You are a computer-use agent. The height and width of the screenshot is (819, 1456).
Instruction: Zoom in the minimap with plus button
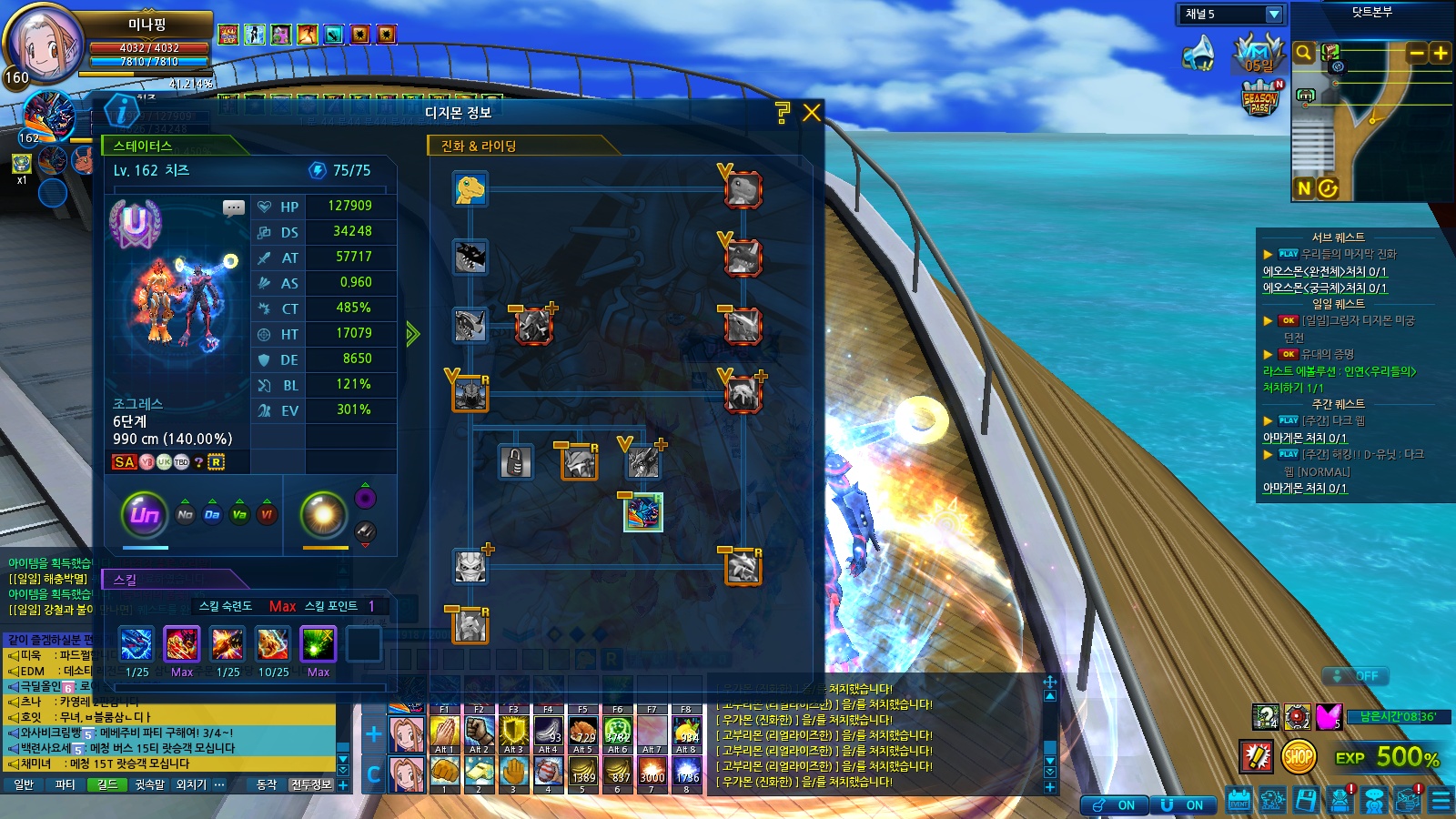1441,53
